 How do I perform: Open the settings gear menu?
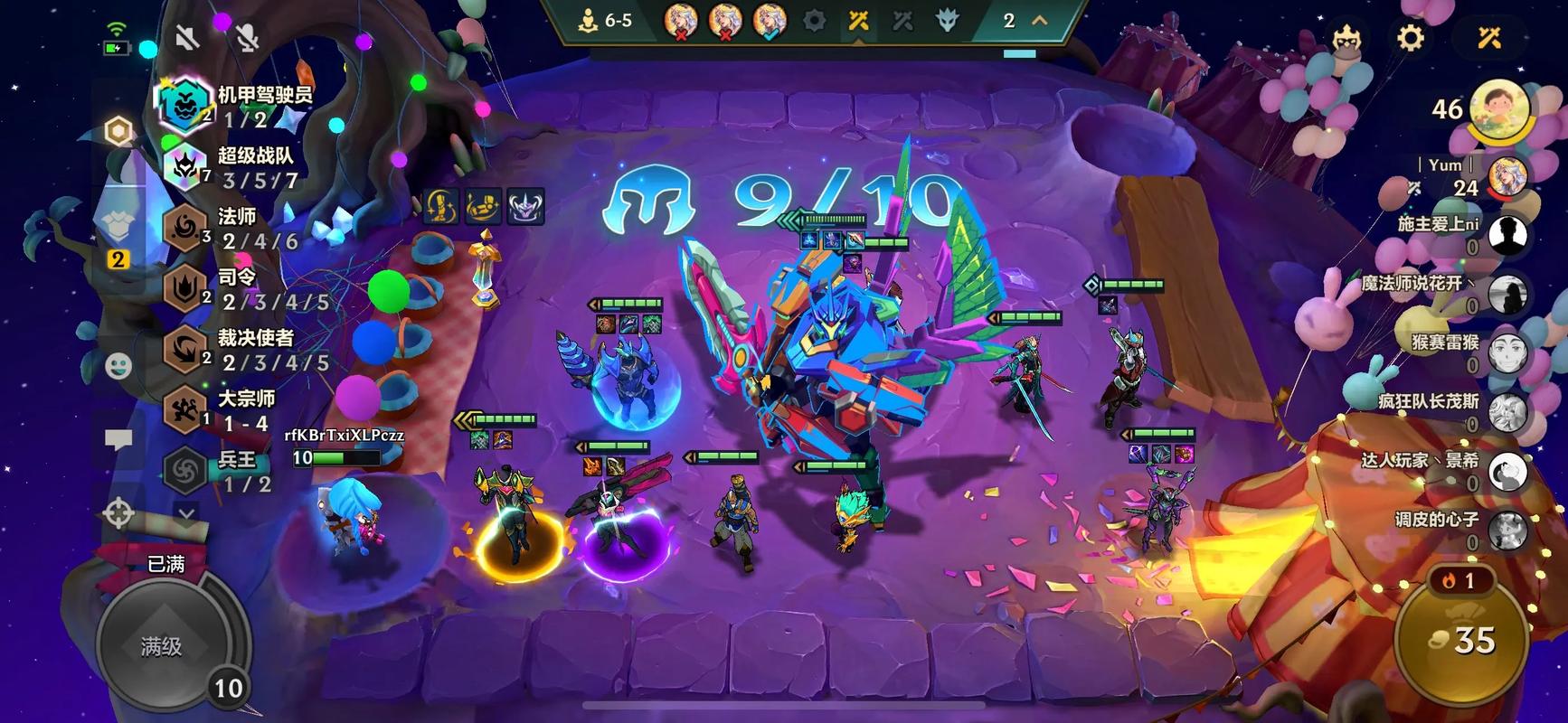[x=1411, y=38]
